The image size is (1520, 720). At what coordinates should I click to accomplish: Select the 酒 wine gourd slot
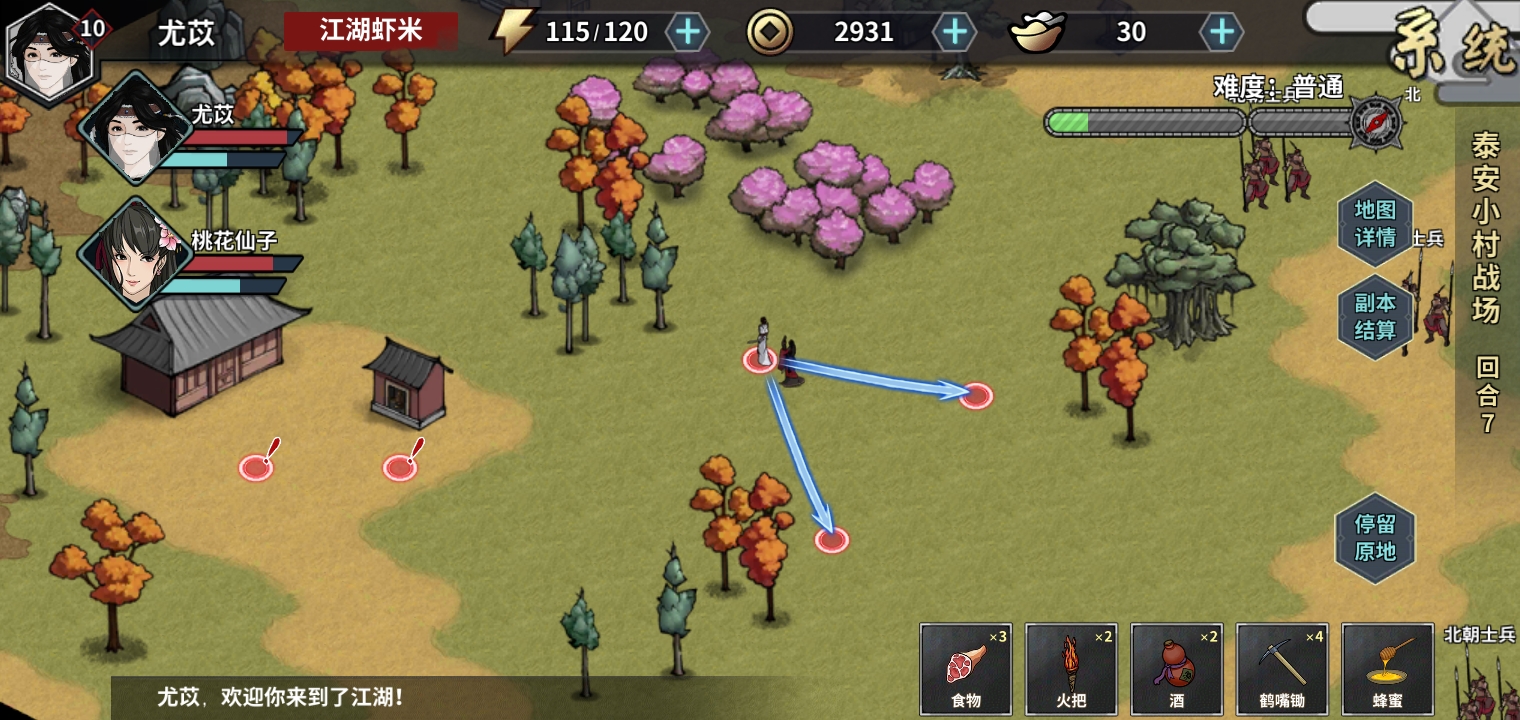(1177, 668)
